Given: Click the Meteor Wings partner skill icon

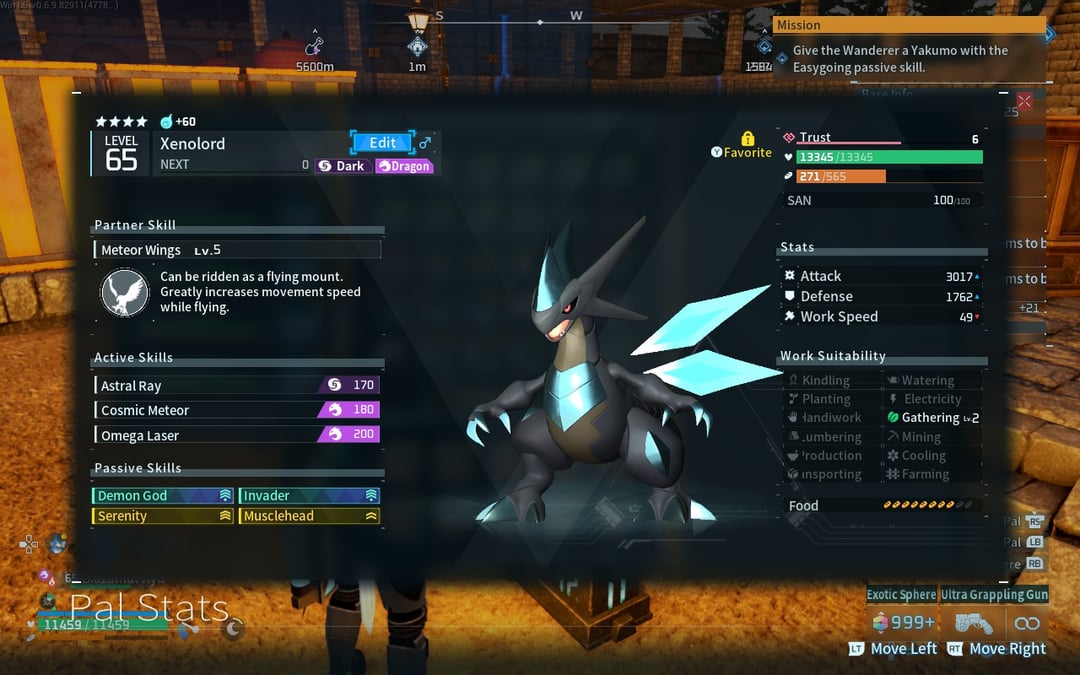Looking at the screenshot, I should [126, 292].
